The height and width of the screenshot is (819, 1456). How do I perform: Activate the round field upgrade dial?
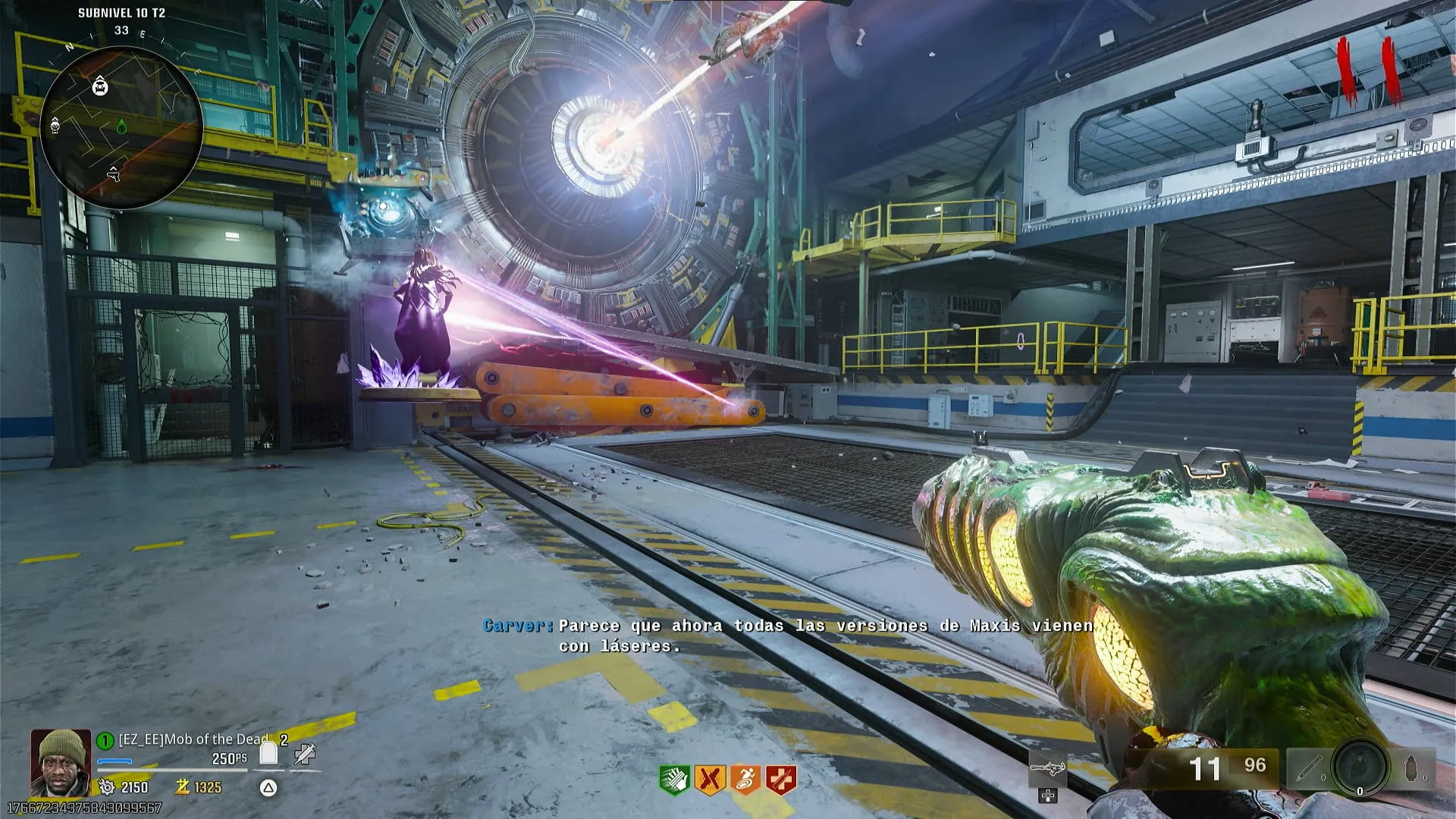click(1360, 767)
